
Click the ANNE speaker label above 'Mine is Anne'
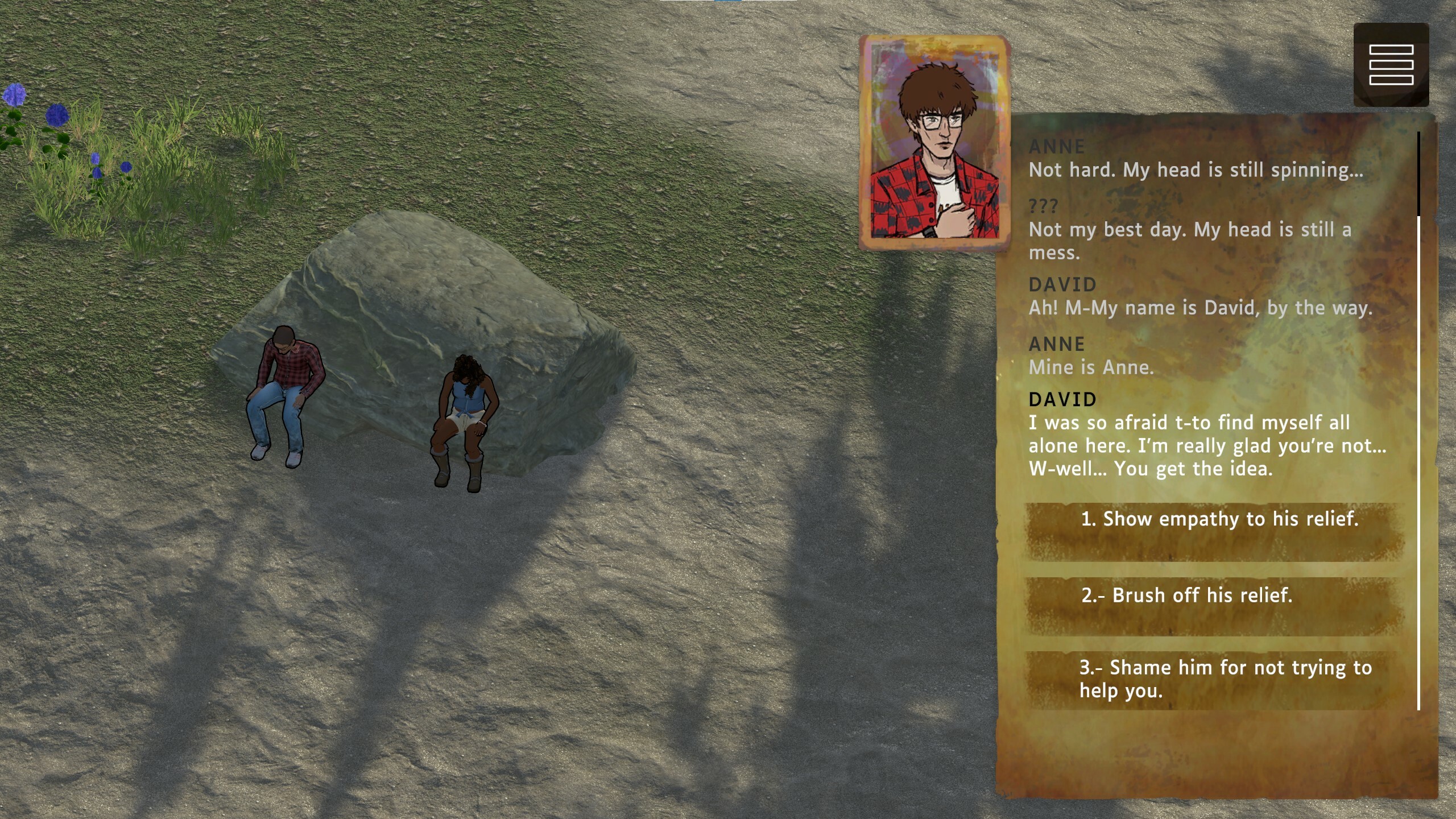(x=1057, y=344)
